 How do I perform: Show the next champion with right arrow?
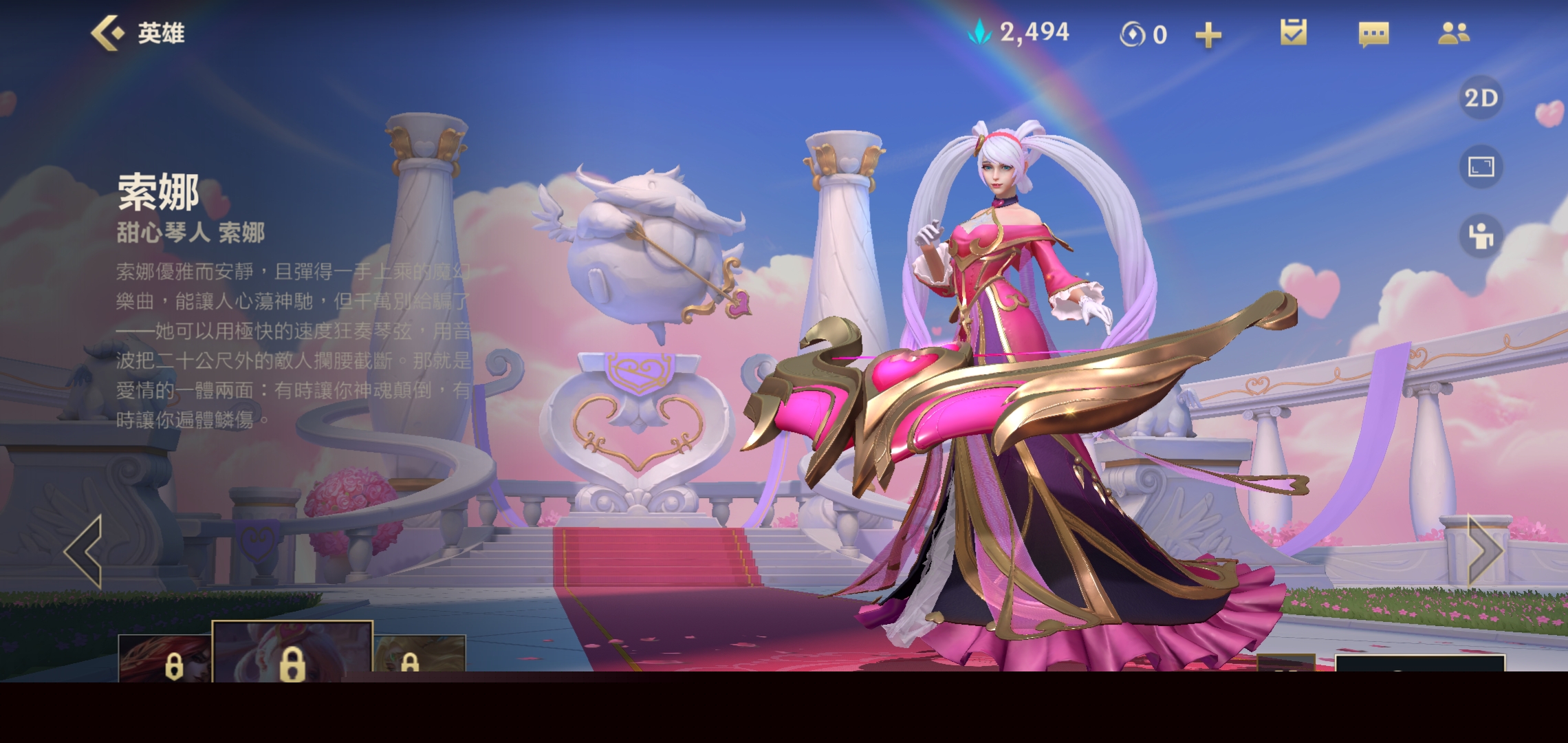point(1484,551)
